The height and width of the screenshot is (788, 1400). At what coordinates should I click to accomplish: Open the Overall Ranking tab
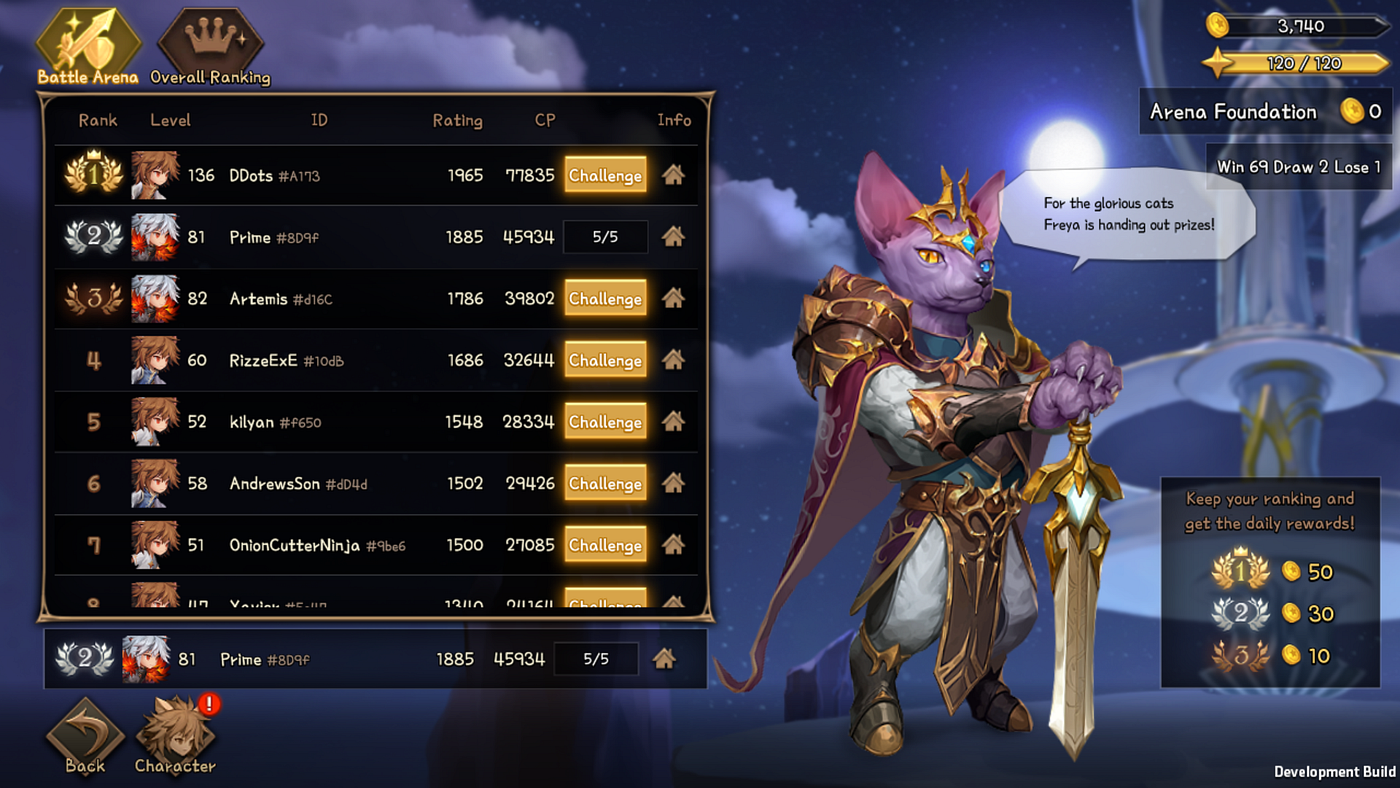(210, 45)
